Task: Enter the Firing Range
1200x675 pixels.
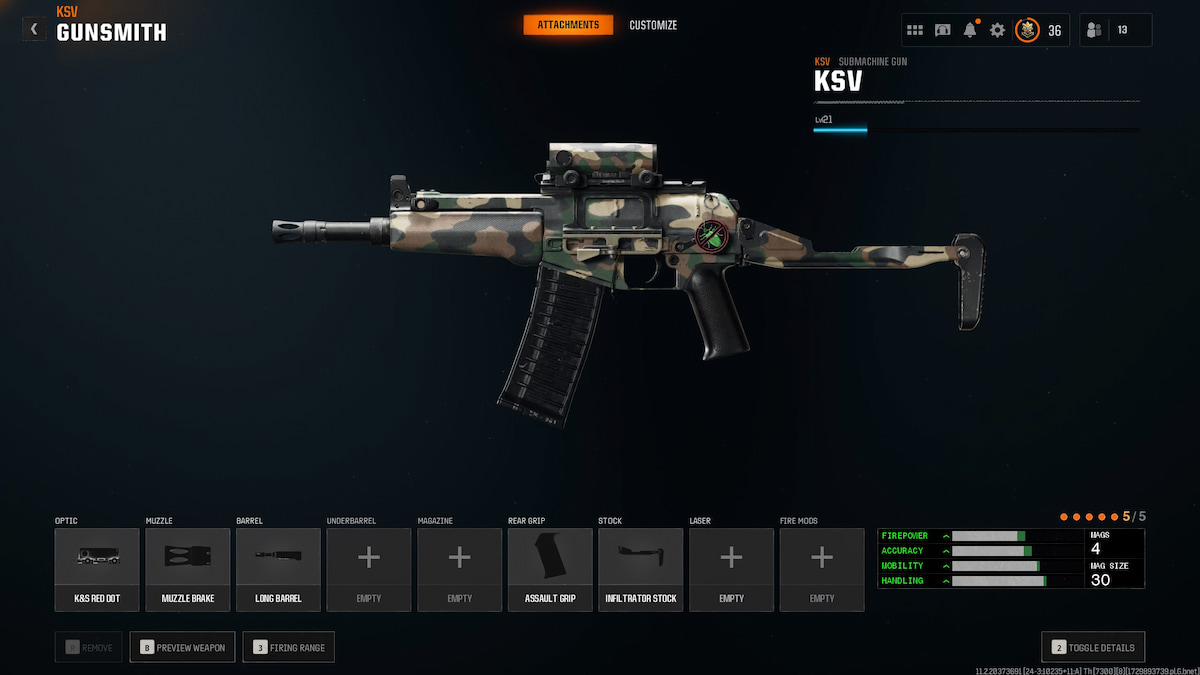Action: 289,647
